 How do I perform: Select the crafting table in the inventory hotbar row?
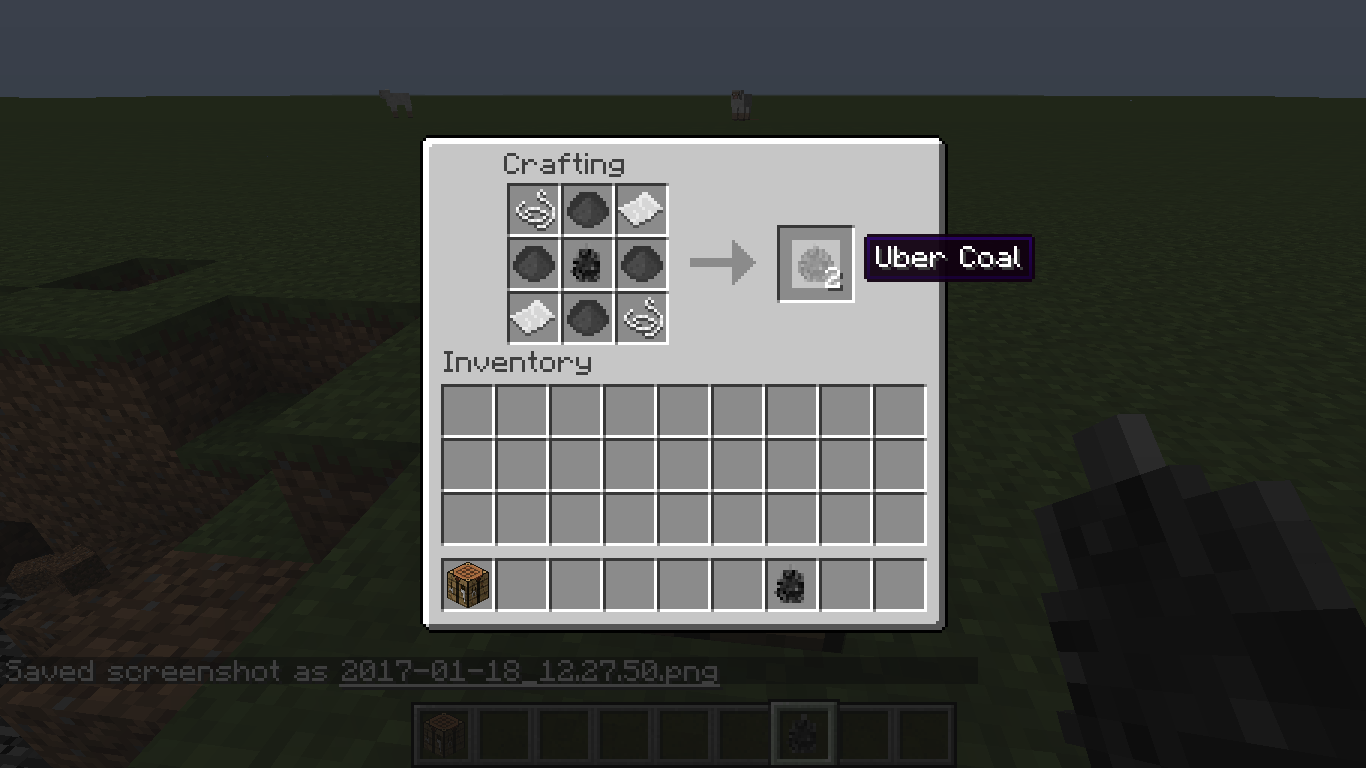point(466,585)
